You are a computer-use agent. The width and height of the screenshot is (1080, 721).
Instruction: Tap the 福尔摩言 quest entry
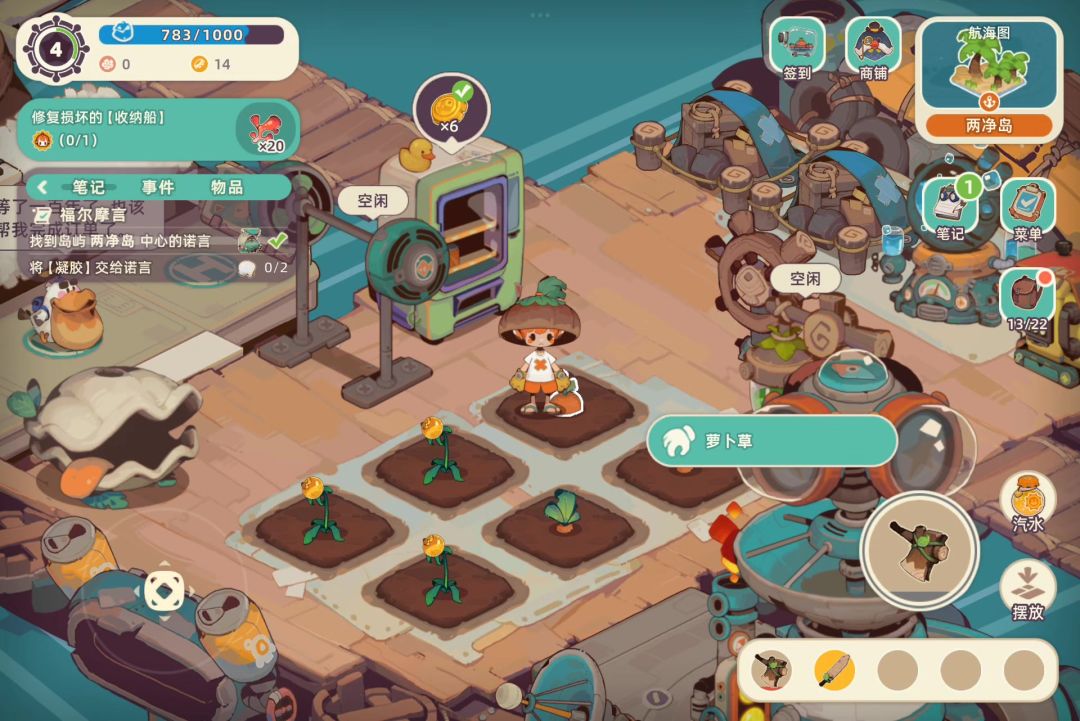(90, 214)
